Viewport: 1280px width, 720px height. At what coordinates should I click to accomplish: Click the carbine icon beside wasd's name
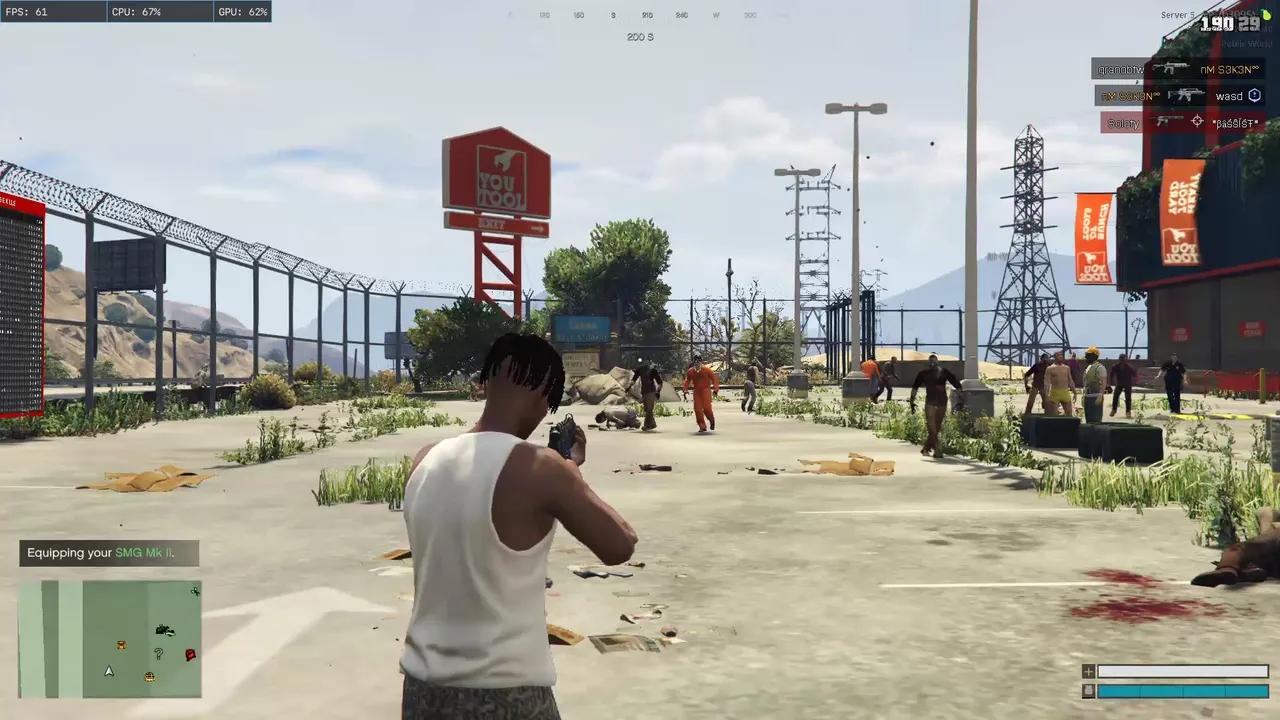click(x=1187, y=95)
